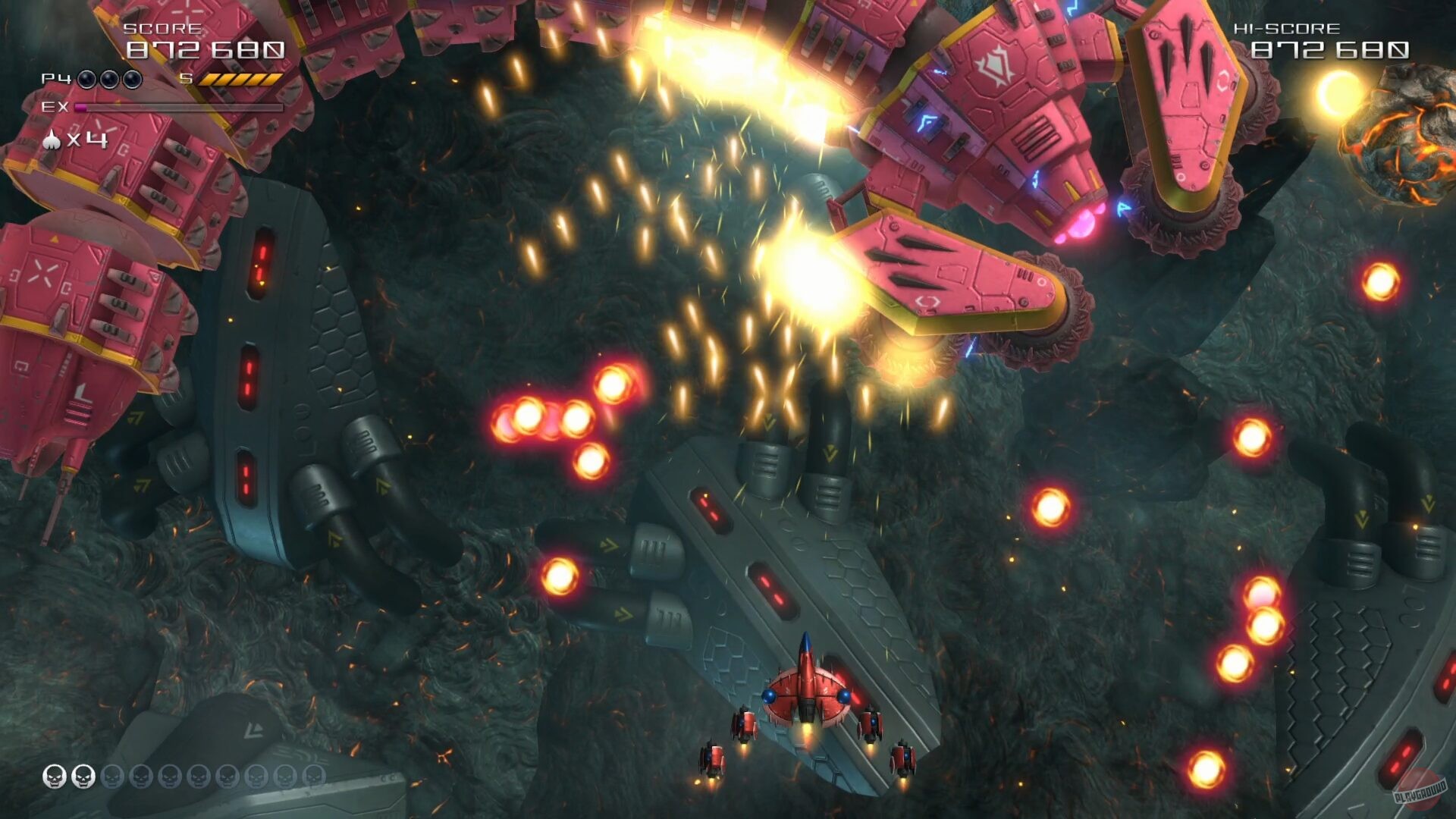The height and width of the screenshot is (819, 1456).
Task: Select the leftmost life orb next to P4
Action: point(86,79)
